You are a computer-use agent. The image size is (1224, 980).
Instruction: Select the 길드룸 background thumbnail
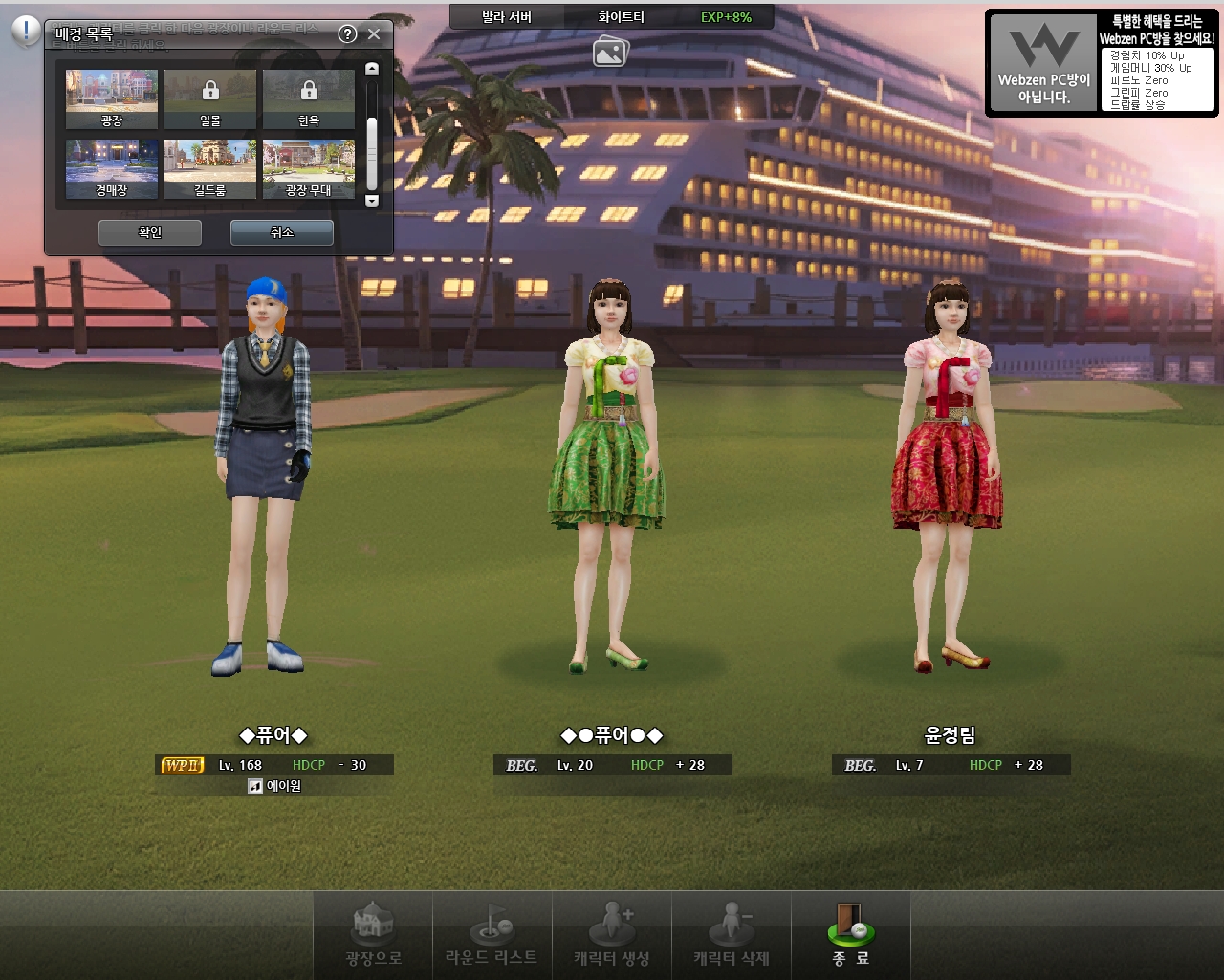pos(210,168)
